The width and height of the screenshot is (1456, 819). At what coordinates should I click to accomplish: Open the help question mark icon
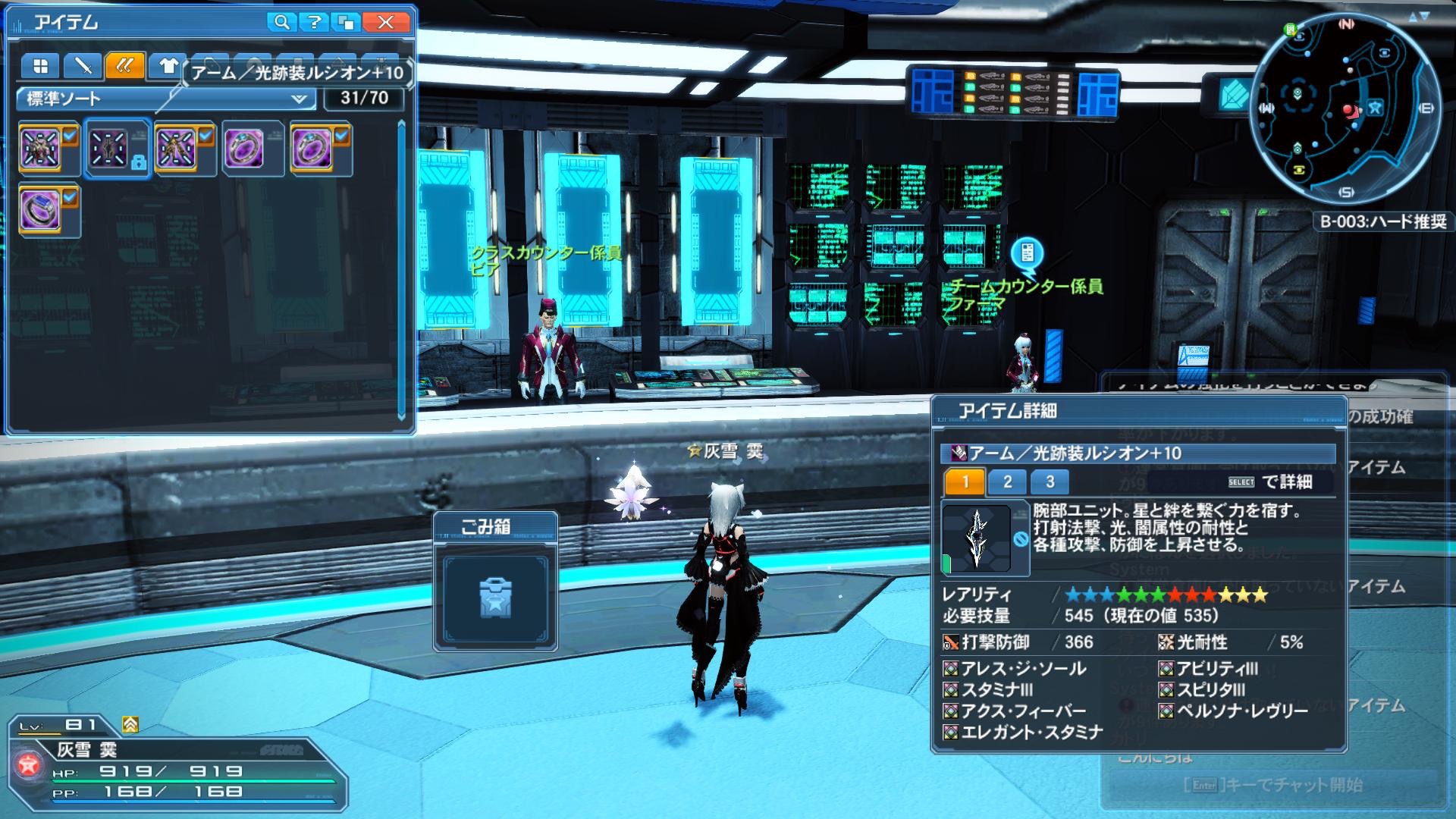coord(312,22)
